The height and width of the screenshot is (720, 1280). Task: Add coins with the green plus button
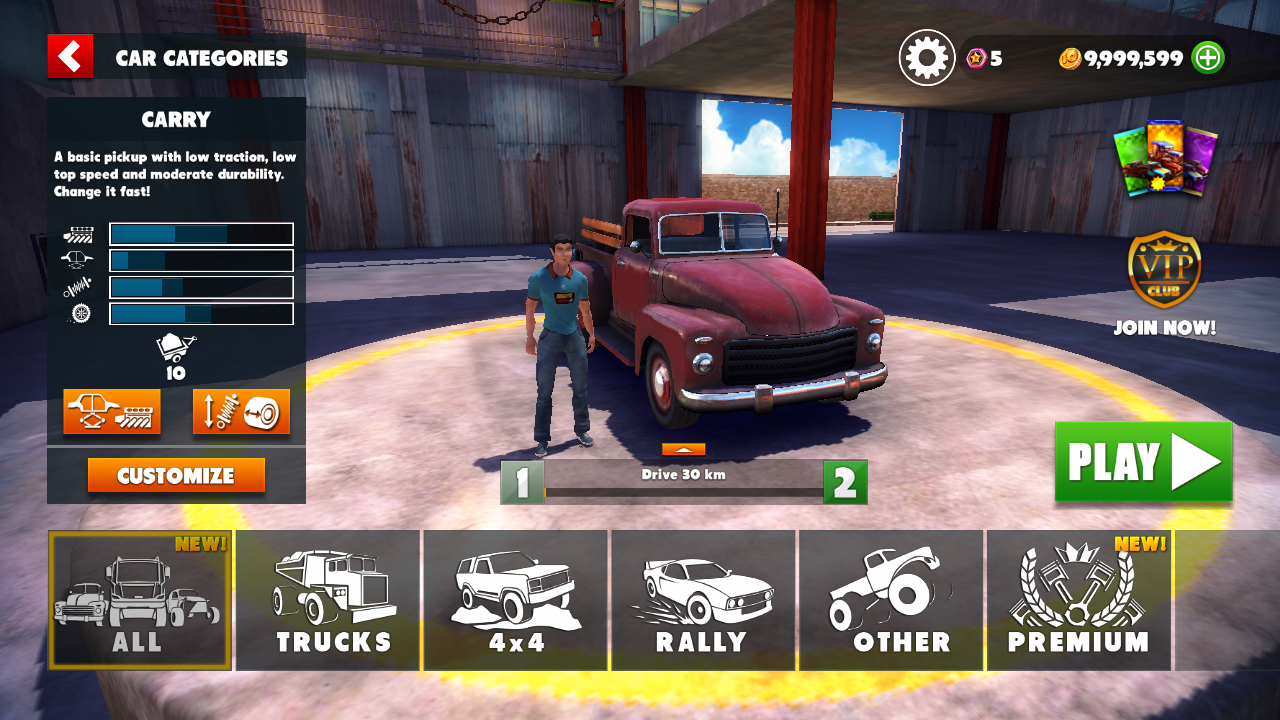tap(1208, 58)
